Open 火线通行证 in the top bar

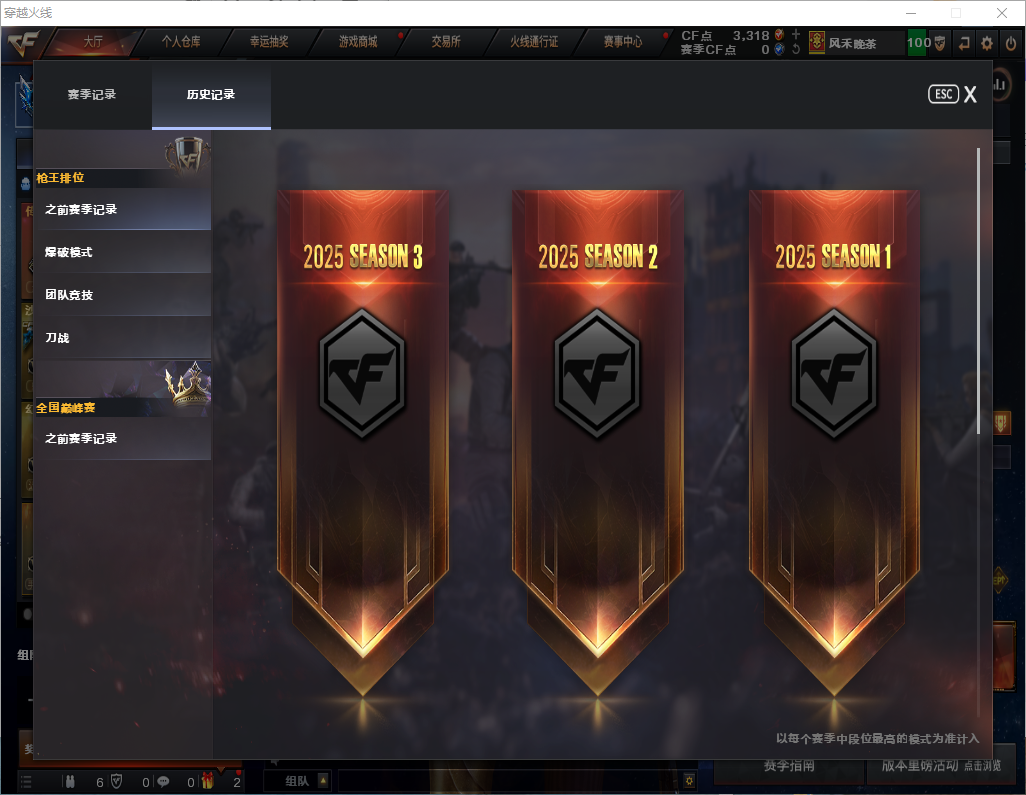point(534,42)
